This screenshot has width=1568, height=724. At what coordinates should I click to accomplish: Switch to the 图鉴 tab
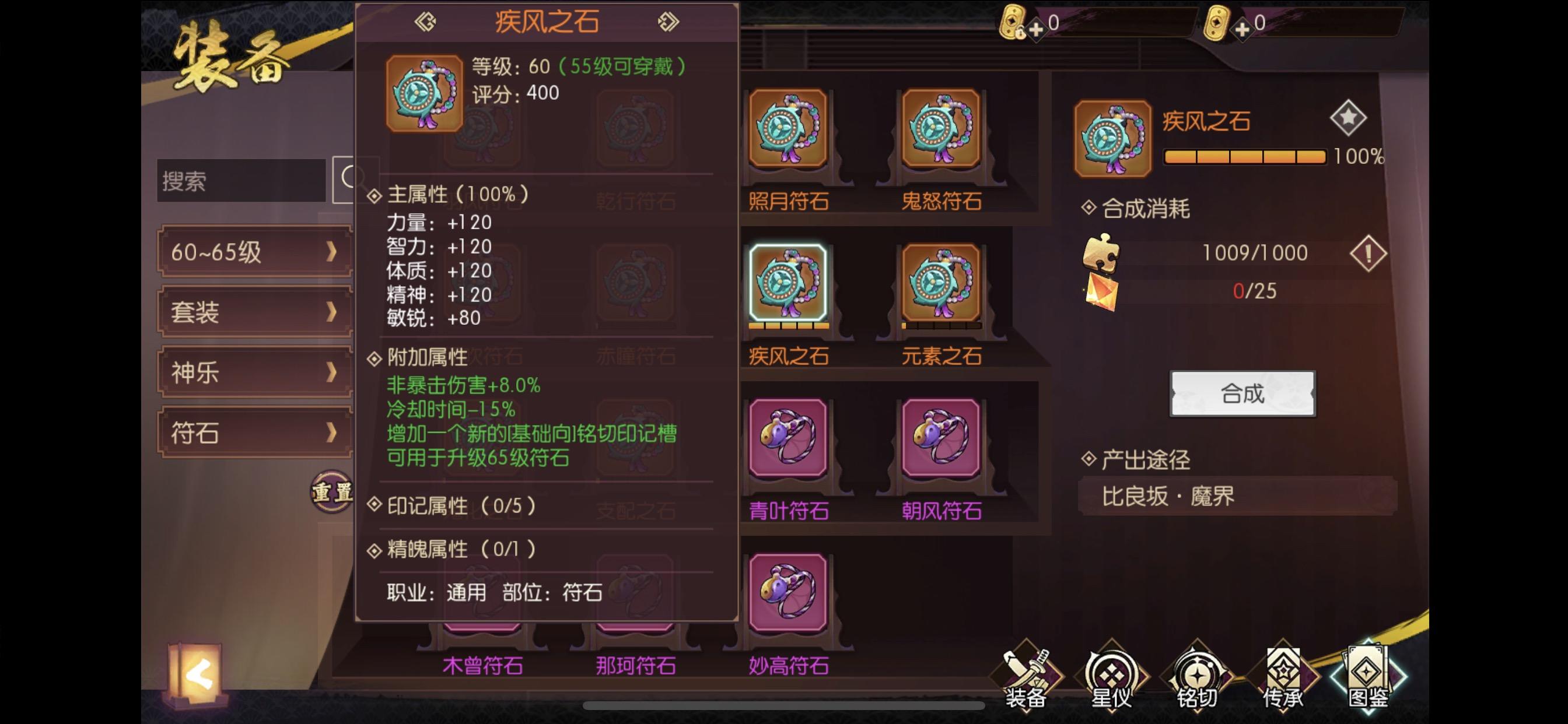(1368, 676)
